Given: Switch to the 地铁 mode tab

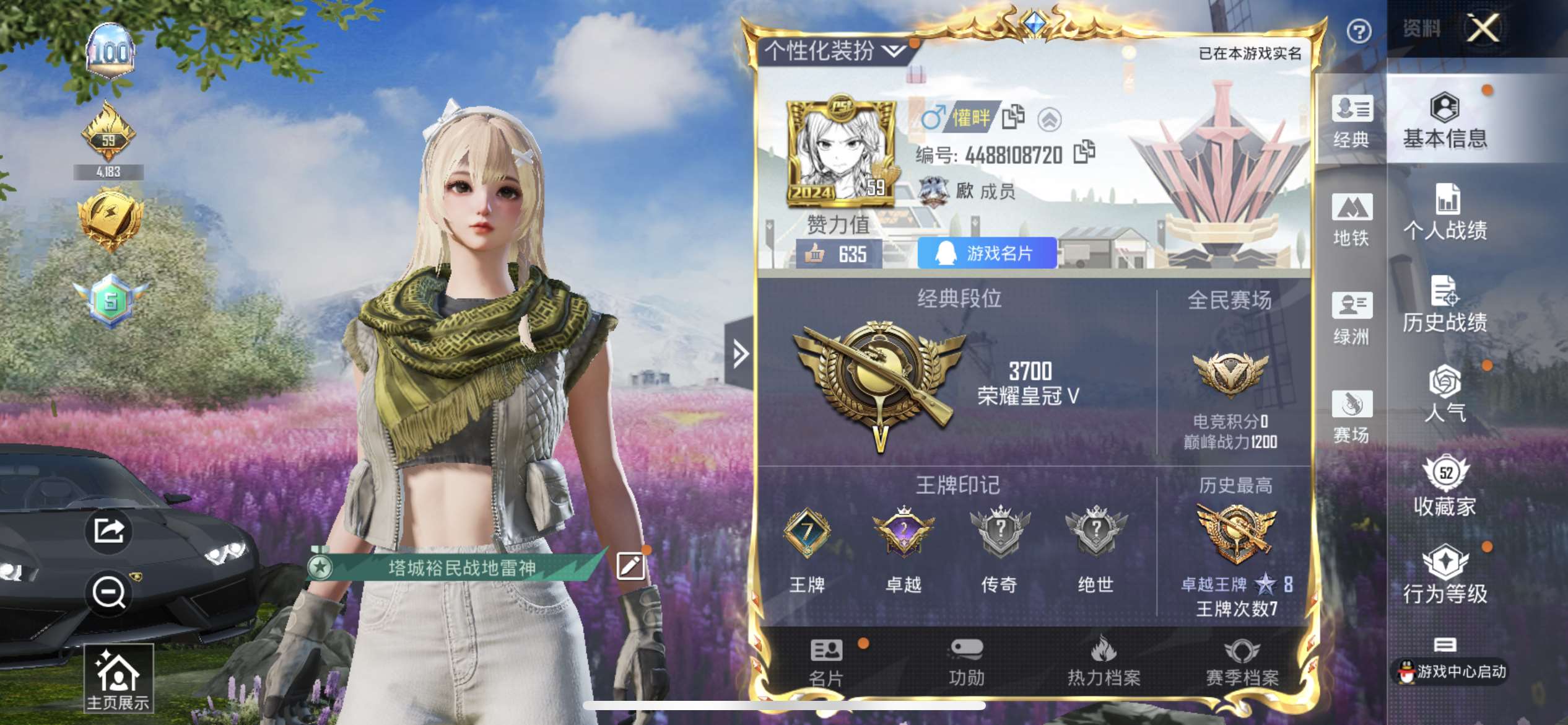Looking at the screenshot, I should pyautogui.click(x=1351, y=220).
